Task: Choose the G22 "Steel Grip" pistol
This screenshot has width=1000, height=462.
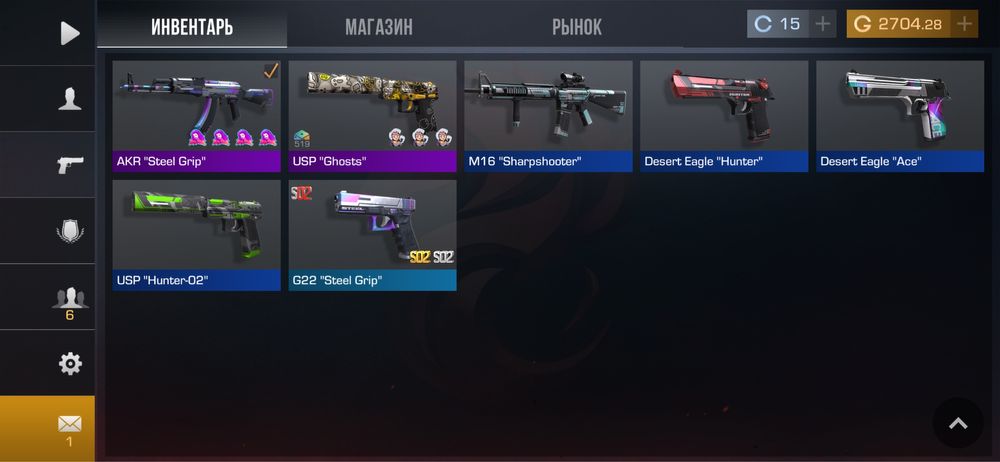Action: [372, 235]
